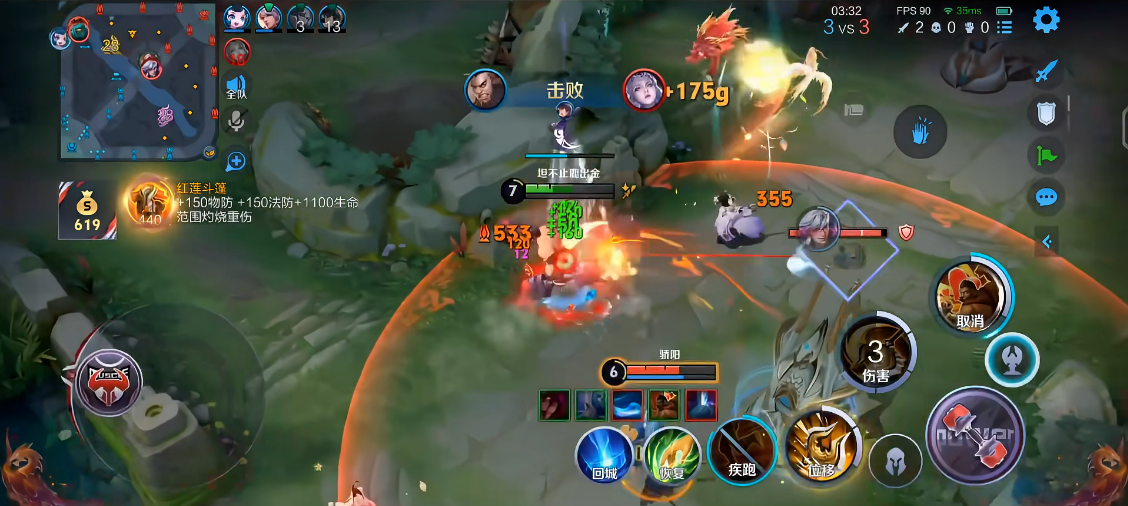Send the shield defend signal
This screenshot has height=506, width=1128.
[x=1046, y=113]
